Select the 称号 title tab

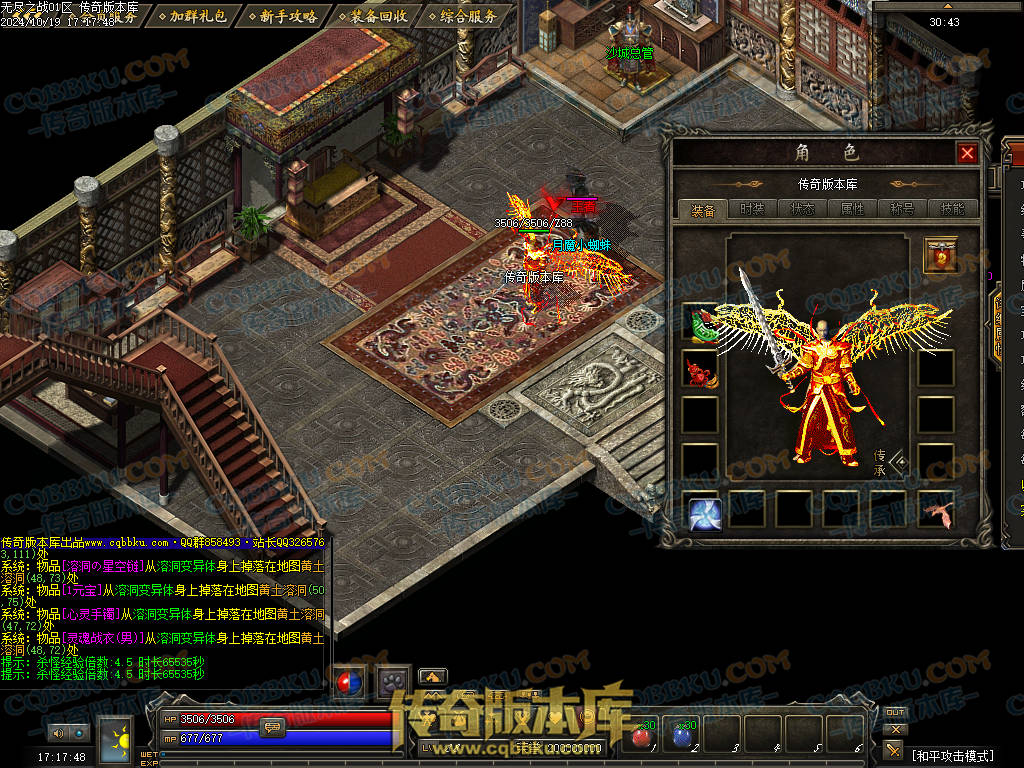[x=903, y=209]
